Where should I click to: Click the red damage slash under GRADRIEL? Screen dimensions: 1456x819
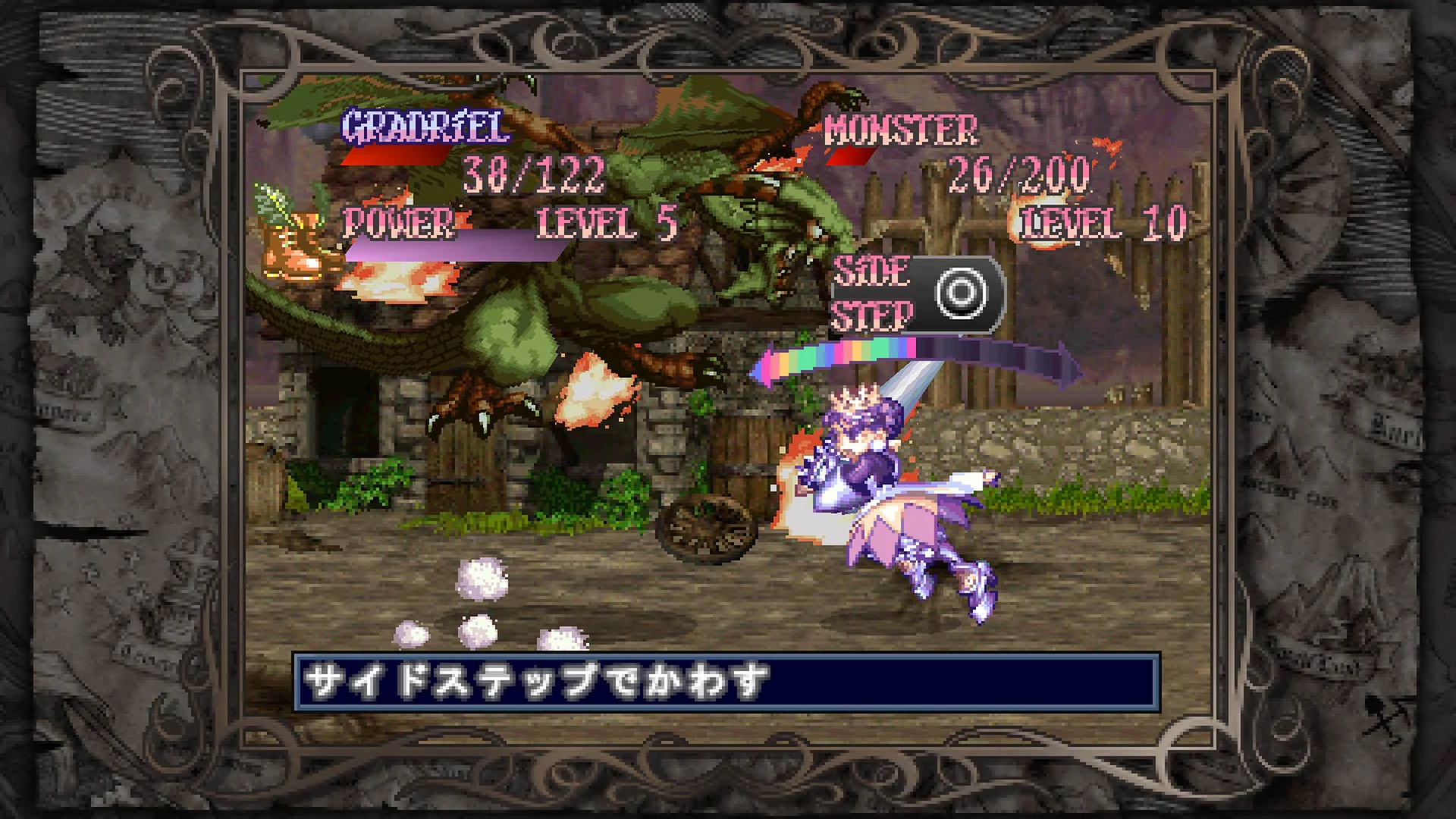(394, 155)
